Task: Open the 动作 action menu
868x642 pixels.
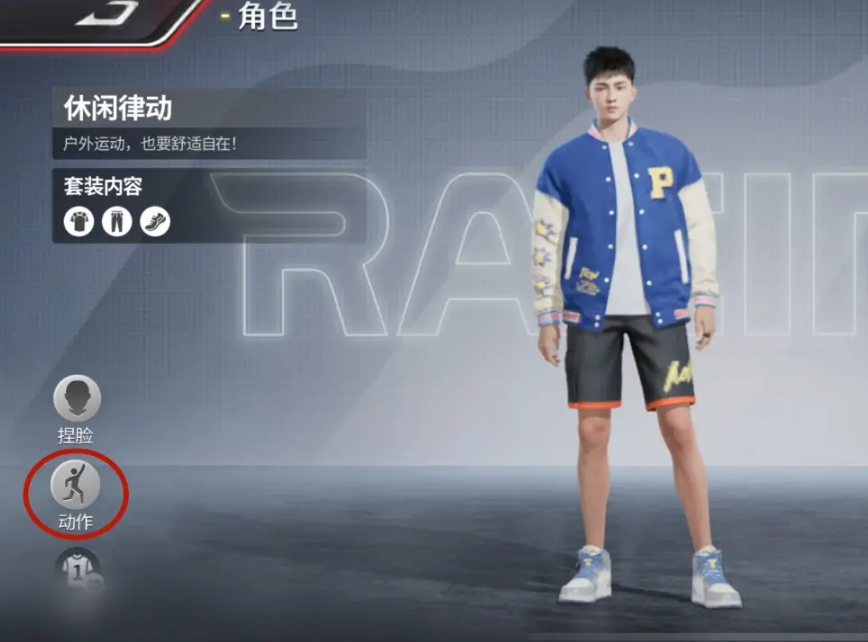Action: point(76,487)
